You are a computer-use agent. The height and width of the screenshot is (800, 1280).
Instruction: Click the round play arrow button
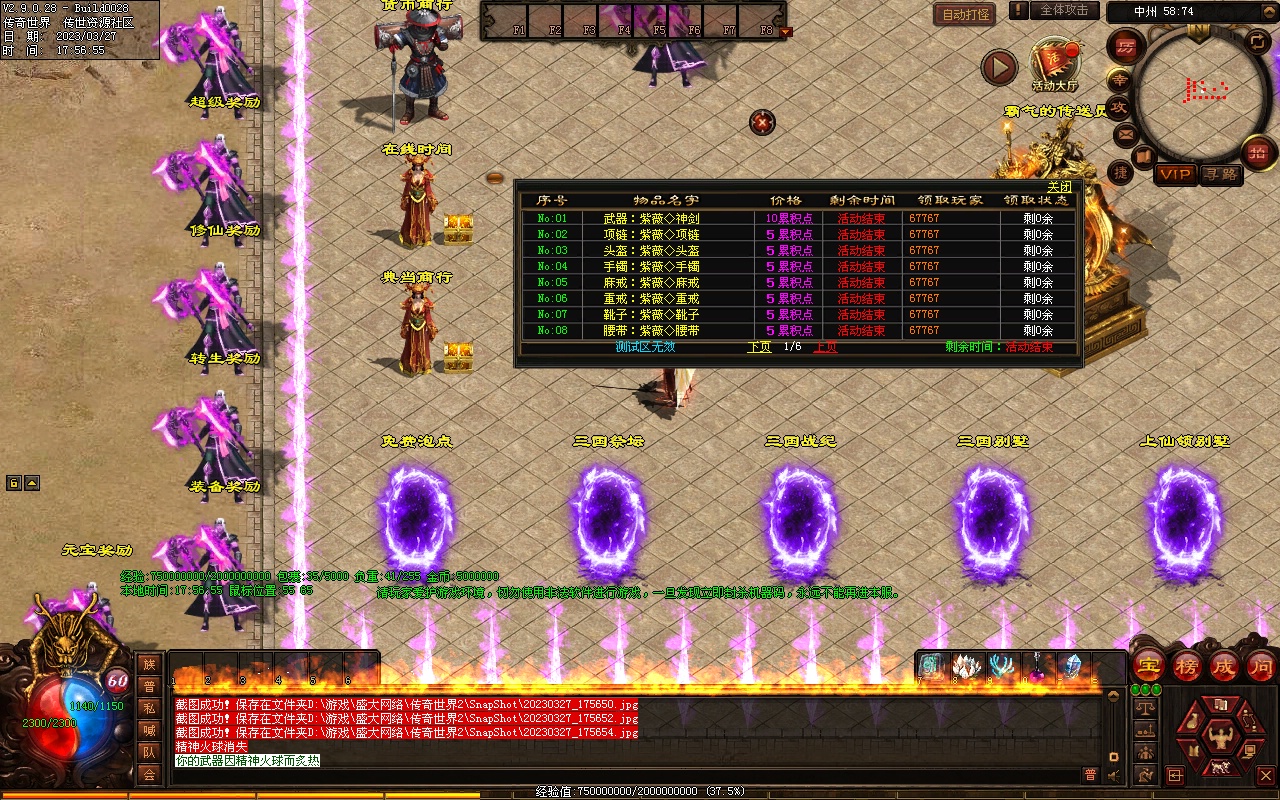(x=998, y=67)
